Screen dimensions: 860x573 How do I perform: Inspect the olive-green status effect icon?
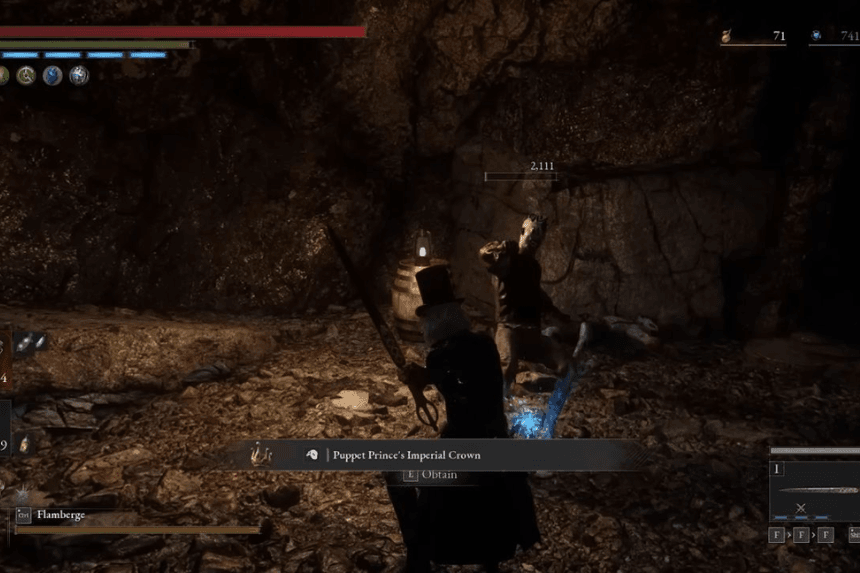(x=26, y=76)
